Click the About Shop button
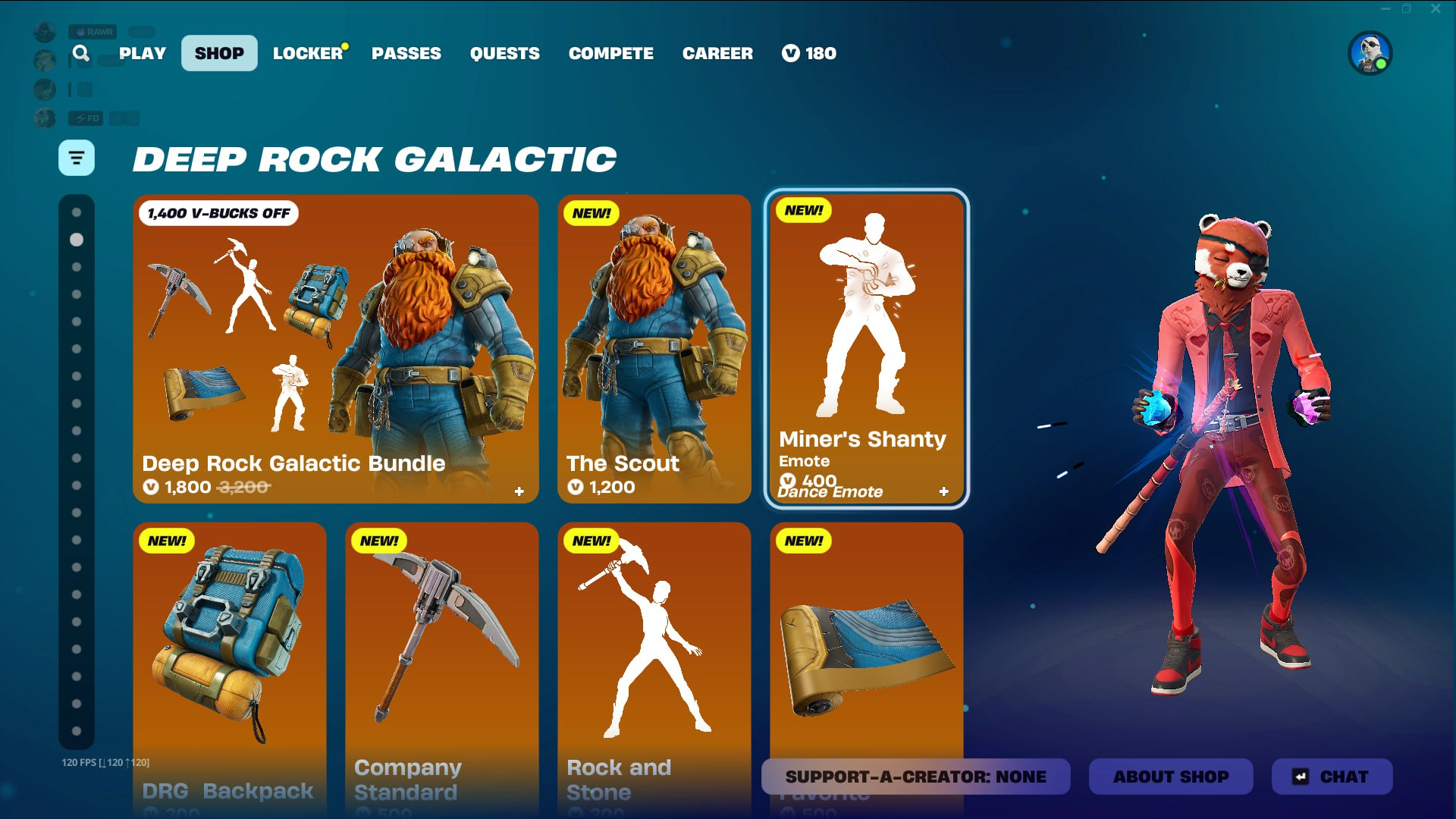The height and width of the screenshot is (819, 1456). [x=1170, y=777]
